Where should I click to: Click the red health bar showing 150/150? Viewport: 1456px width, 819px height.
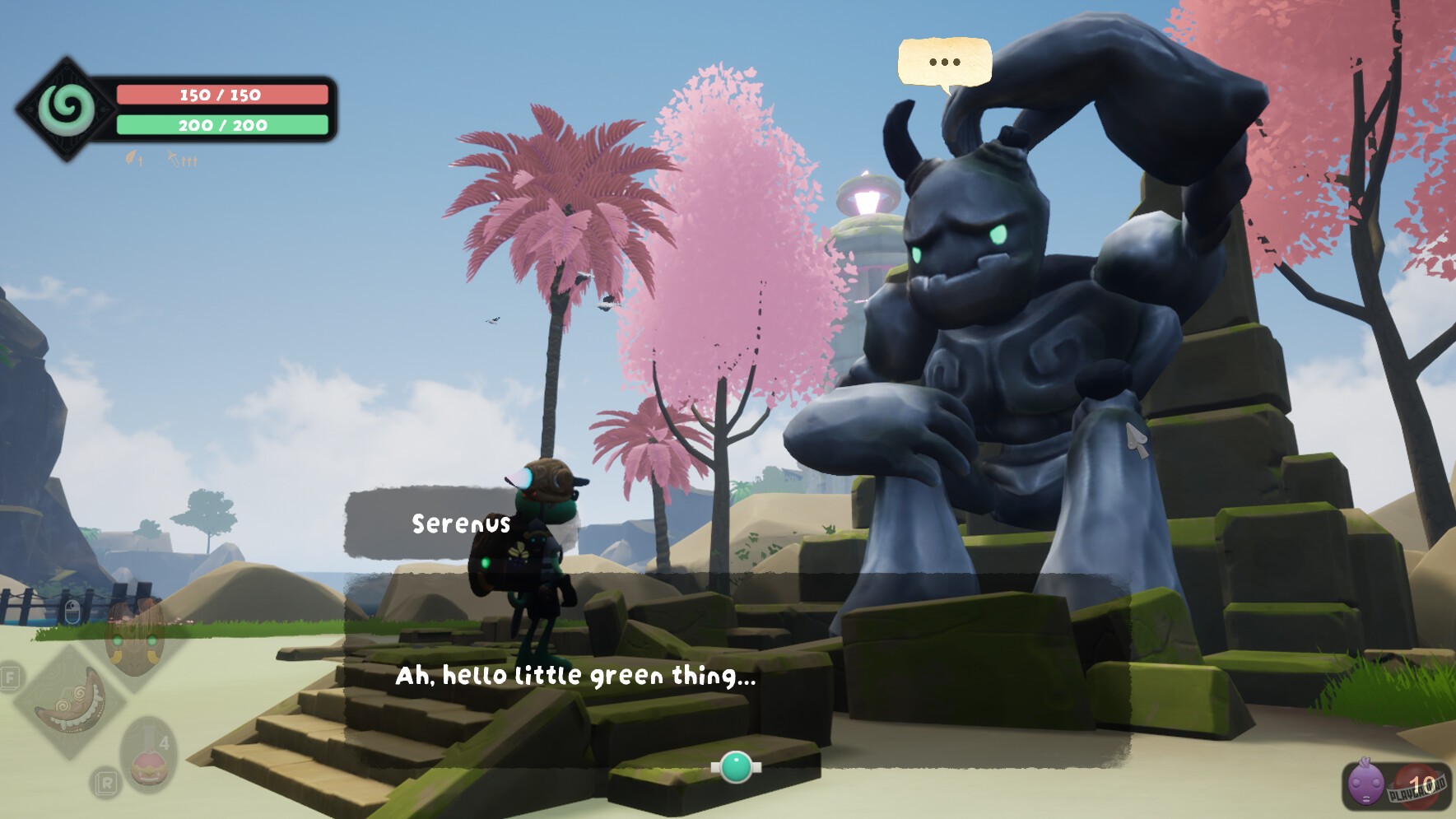[x=222, y=95]
